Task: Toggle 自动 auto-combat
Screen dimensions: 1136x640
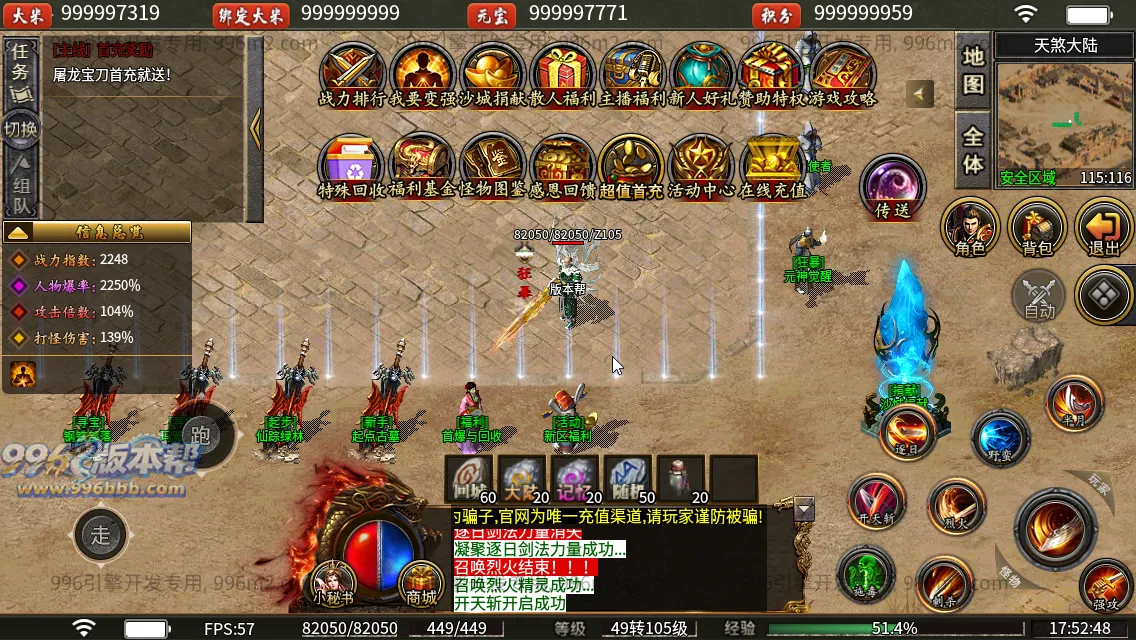Action: pos(1039,295)
